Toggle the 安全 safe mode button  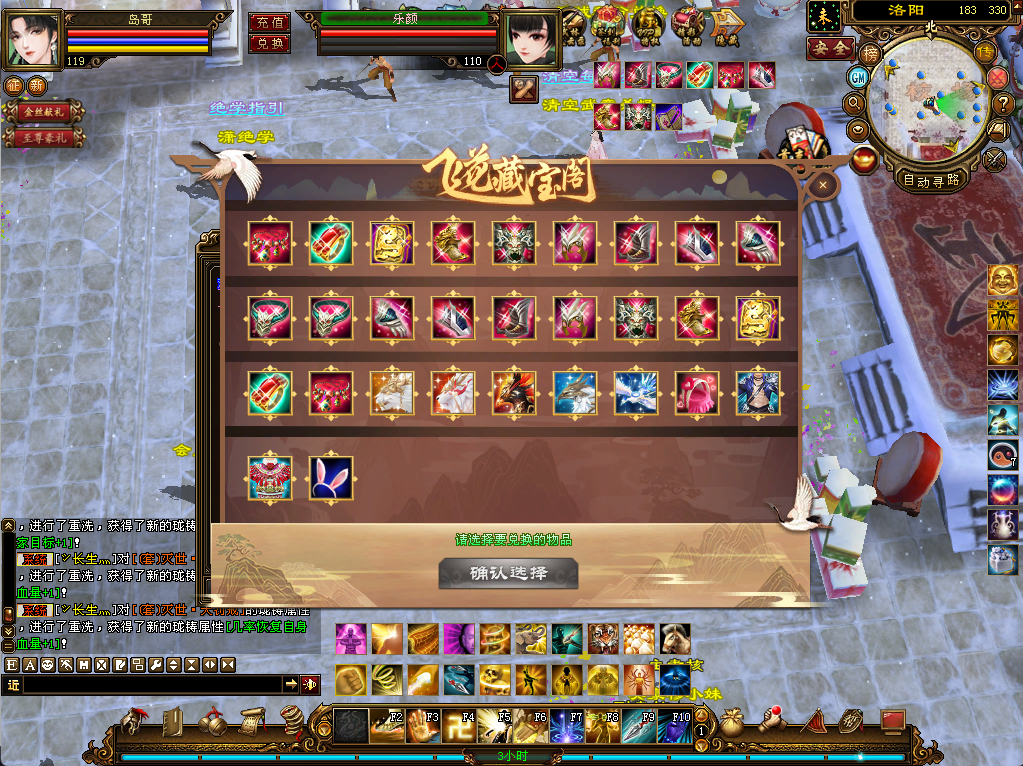pos(830,48)
